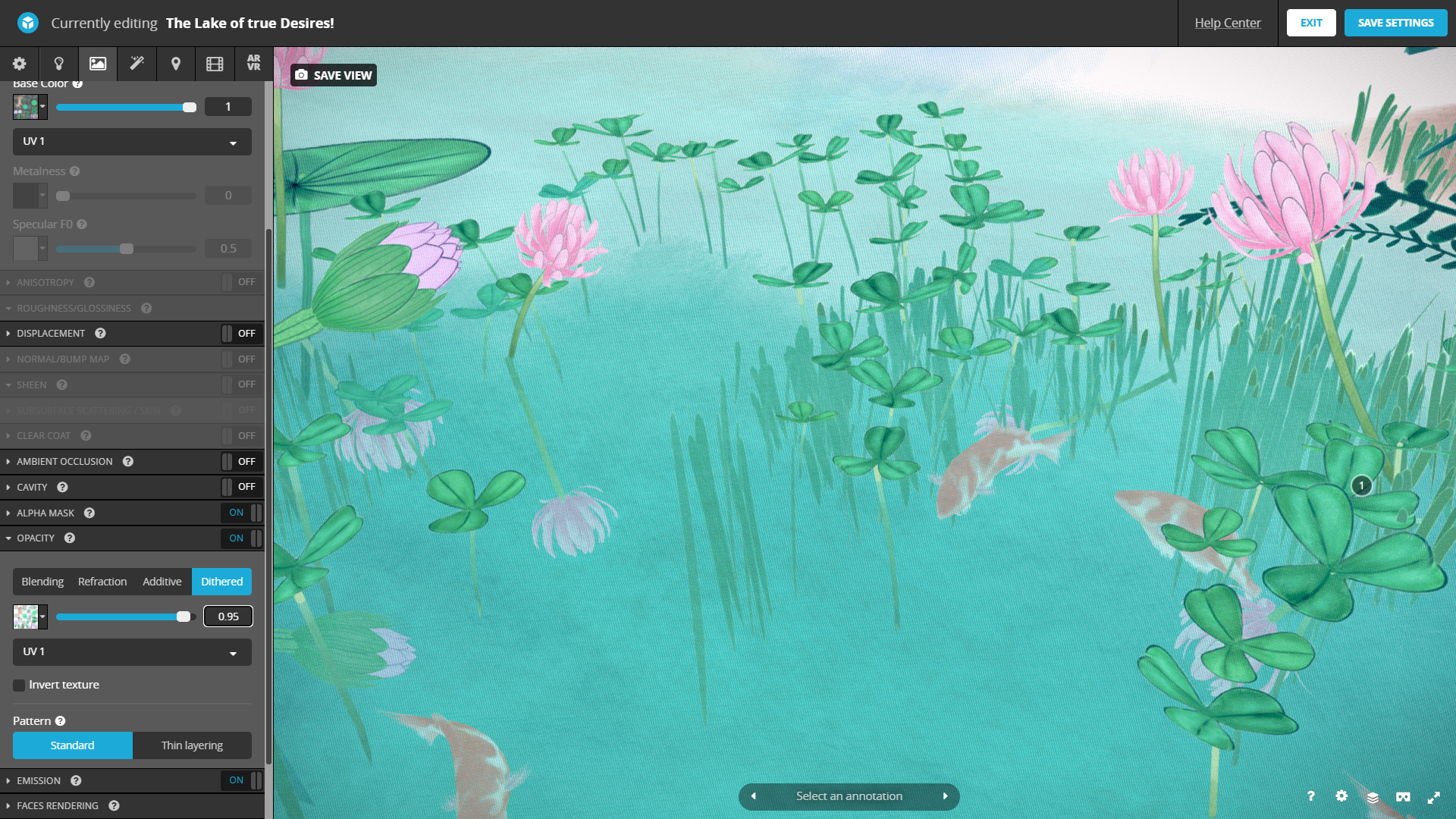
Task: Click the SAVE SETTINGS button
Action: point(1395,23)
